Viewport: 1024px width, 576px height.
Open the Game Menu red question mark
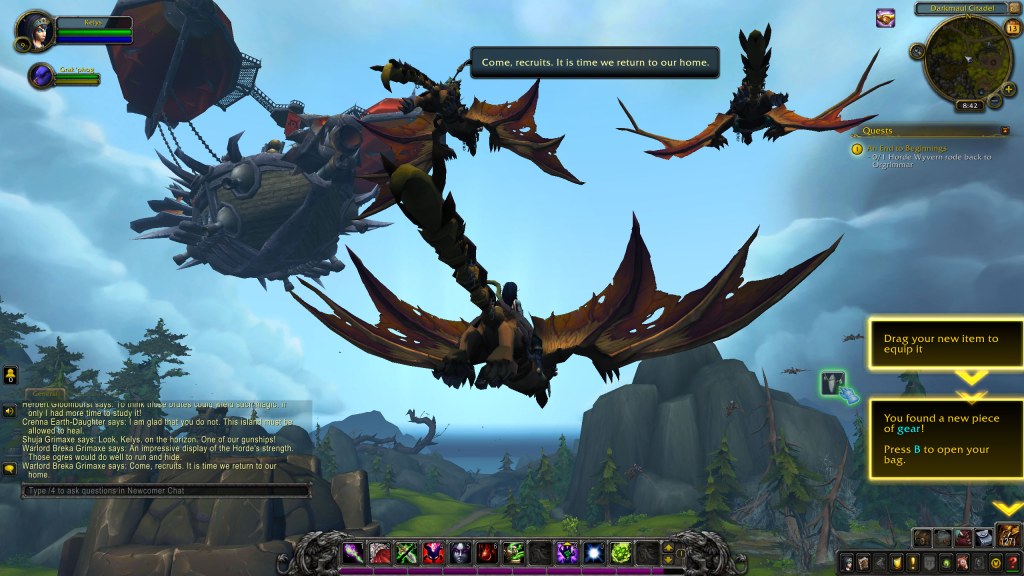click(x=1012, y=562)
